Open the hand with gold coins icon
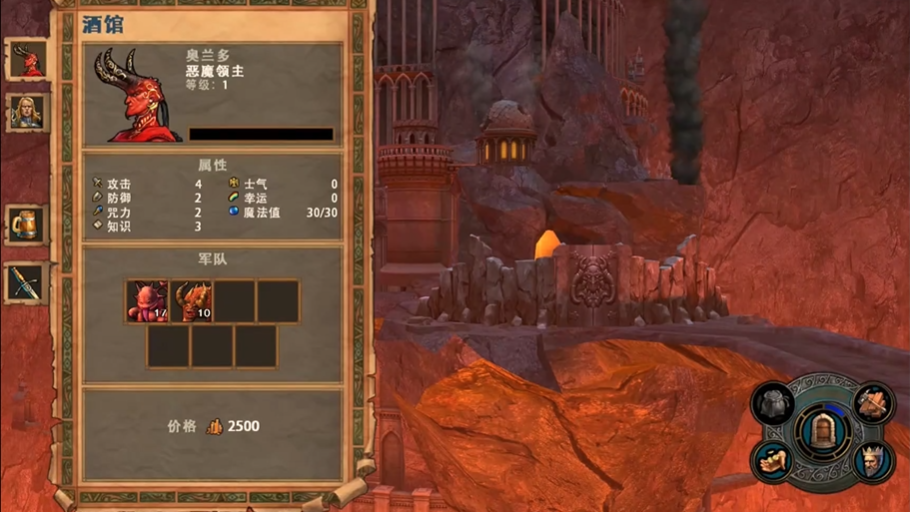 pos(774,460)
